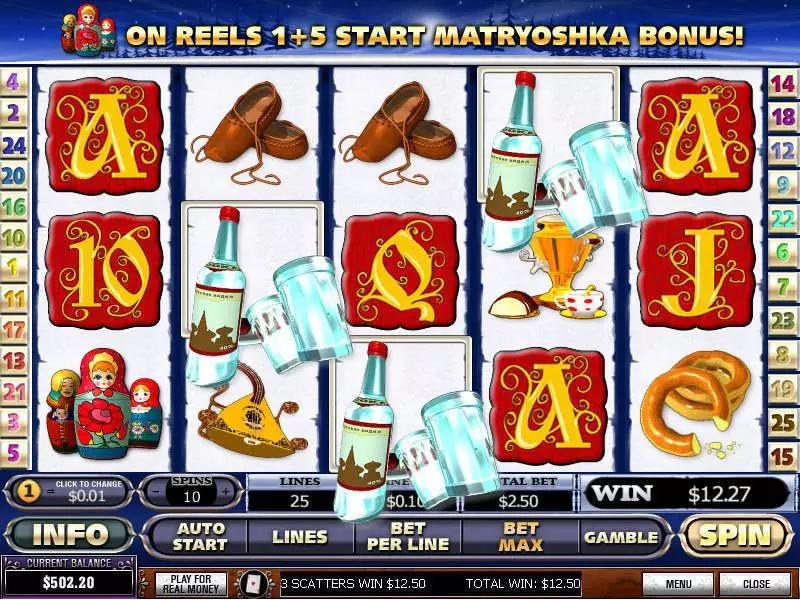
Task: Close the game window
Action: click(x=756, y=583)
